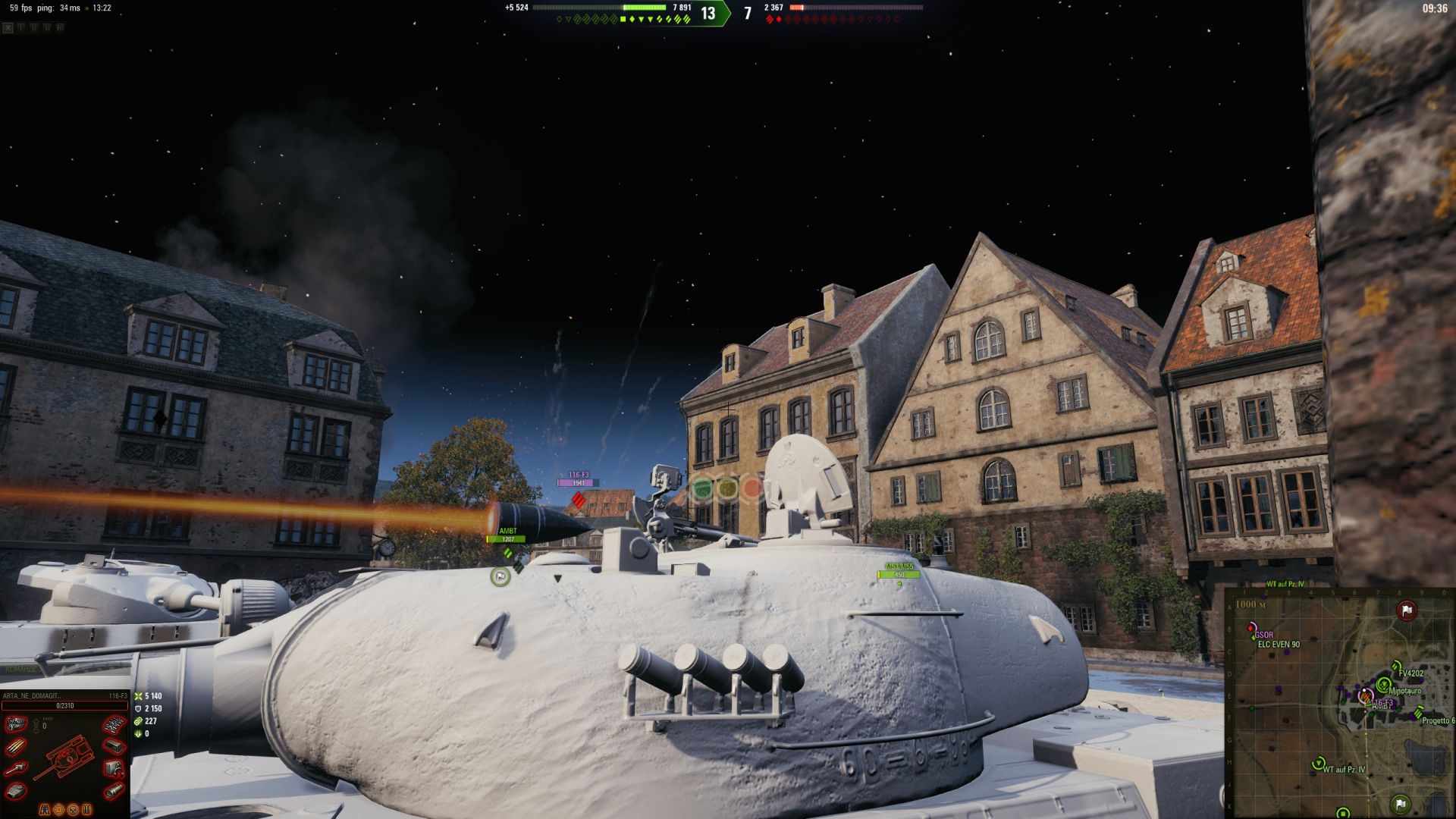Click the gunner crosshair crew icon
1456x819 pixels.
coord(59,809)
